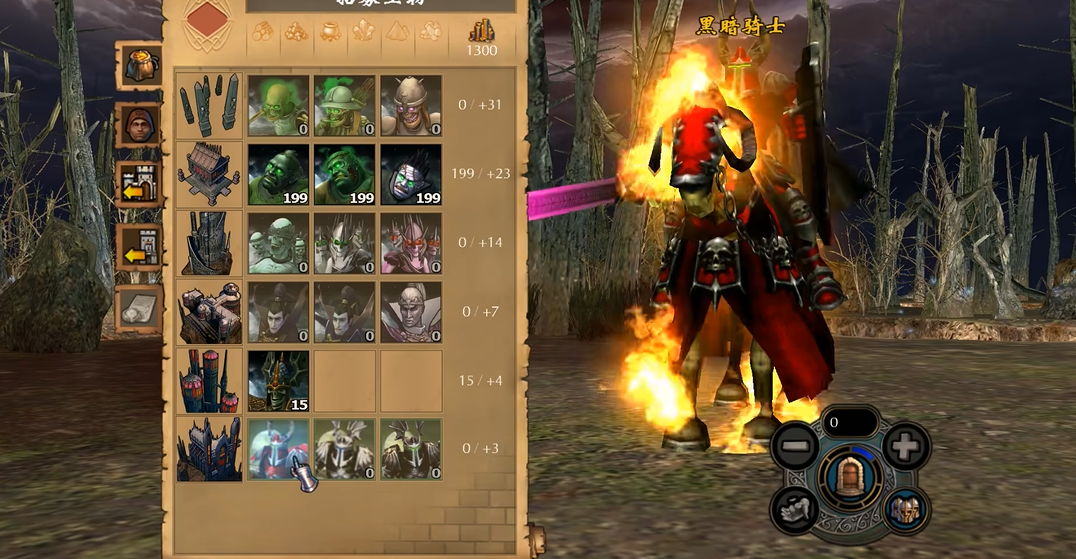
Task: Open the gold pouch tab
Action: [x=139, y=64]
